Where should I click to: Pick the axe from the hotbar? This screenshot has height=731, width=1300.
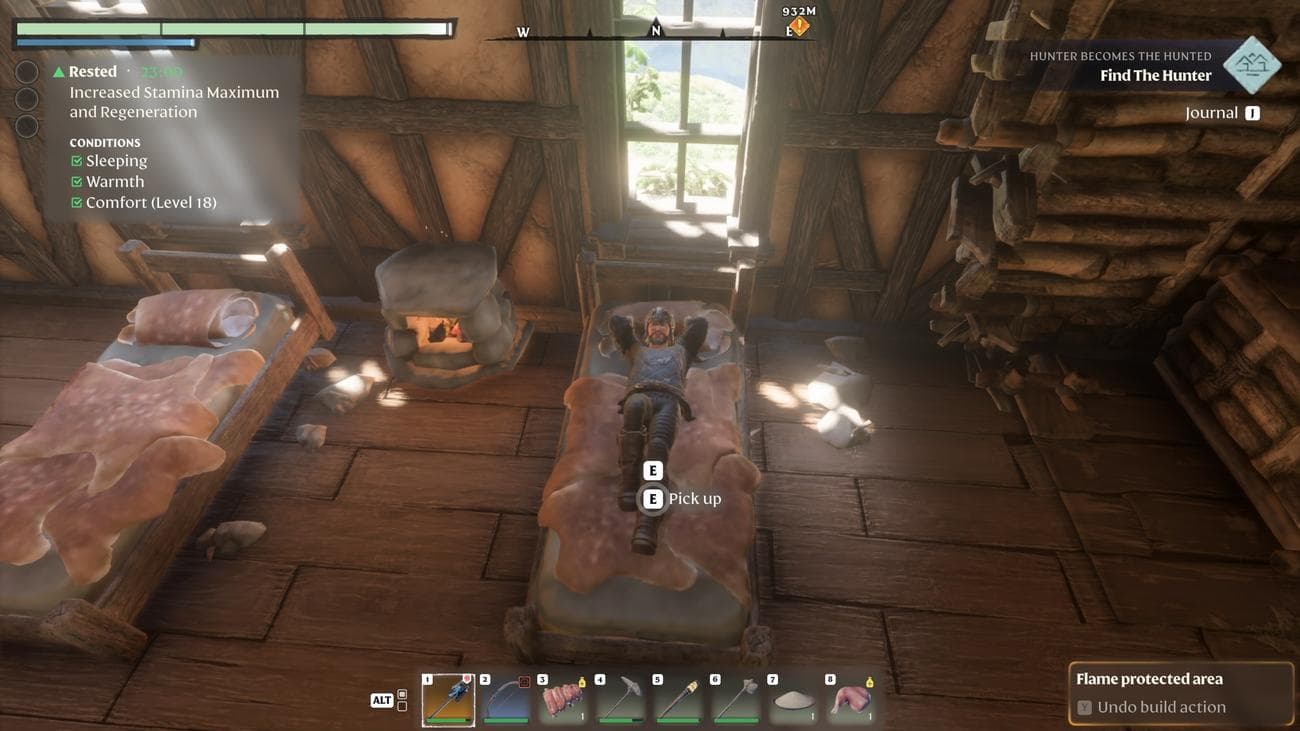tap(734, 699)
